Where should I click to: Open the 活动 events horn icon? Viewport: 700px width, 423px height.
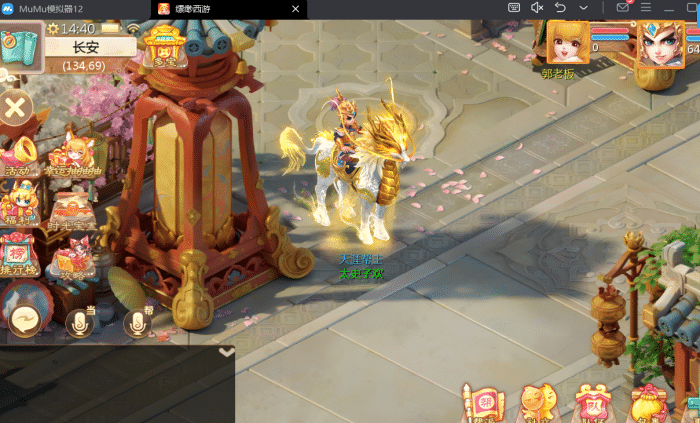pos(18,154)
